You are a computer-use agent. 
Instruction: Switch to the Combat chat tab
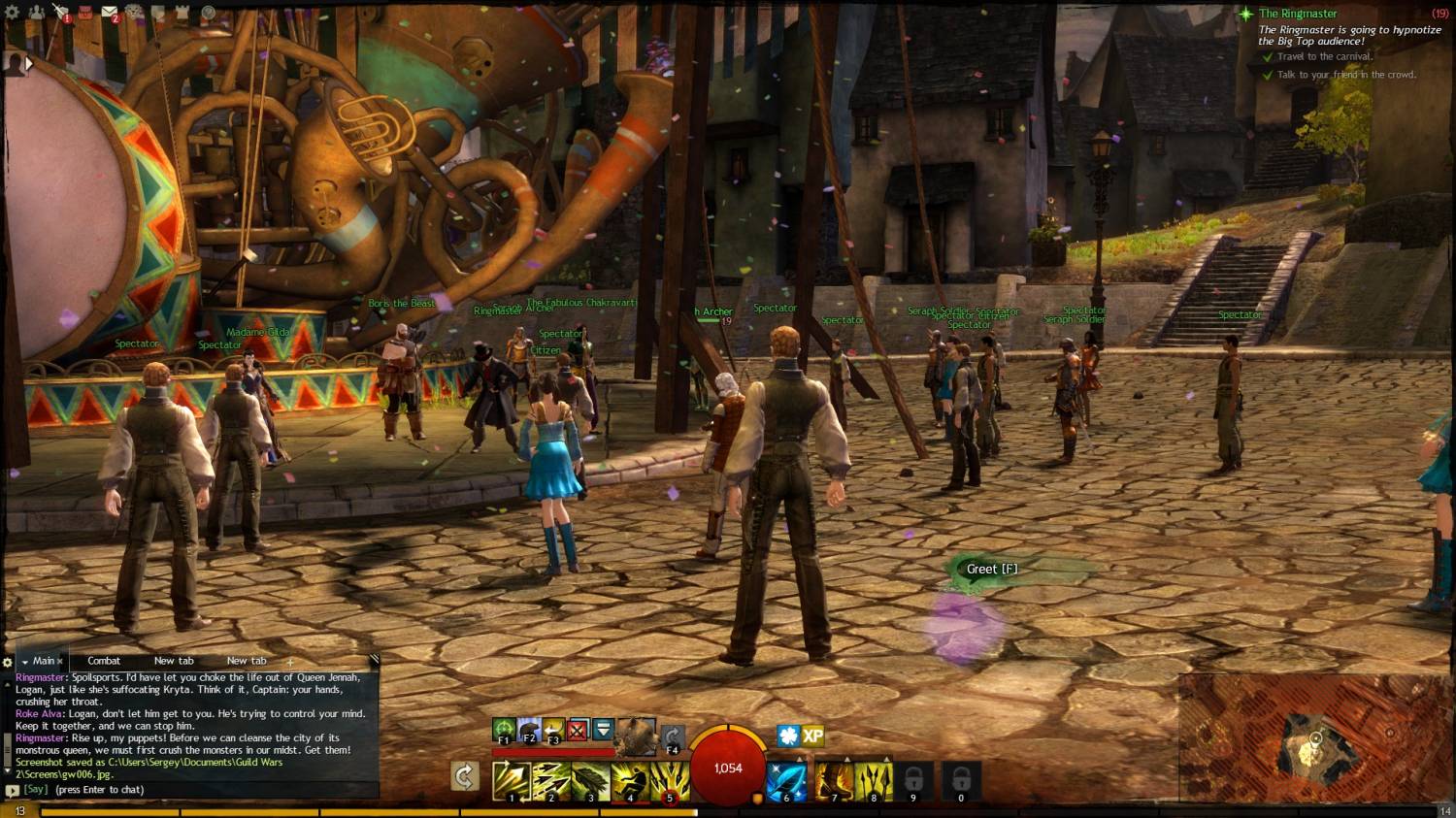coord(104,661)
